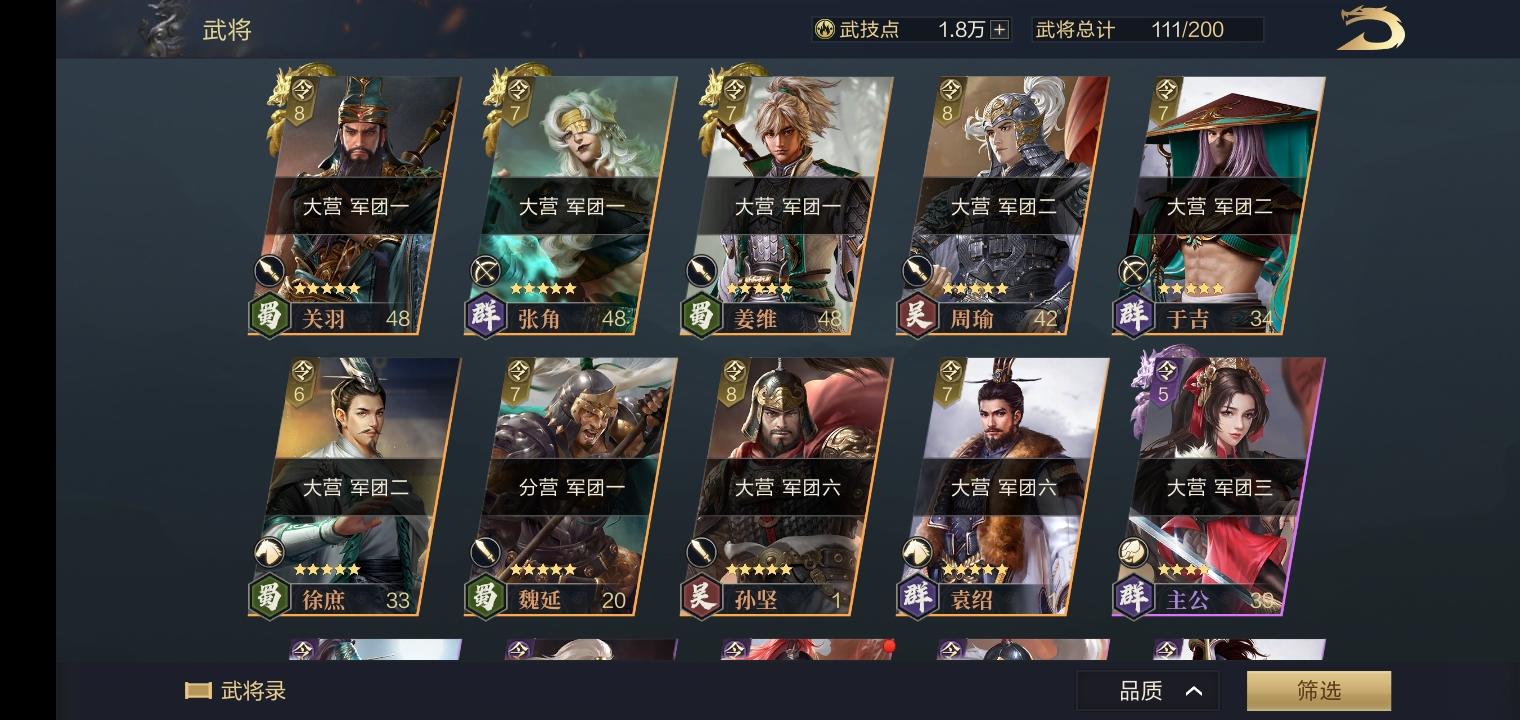Tap the 令 badge on 孙坚's card

[732, 379]
